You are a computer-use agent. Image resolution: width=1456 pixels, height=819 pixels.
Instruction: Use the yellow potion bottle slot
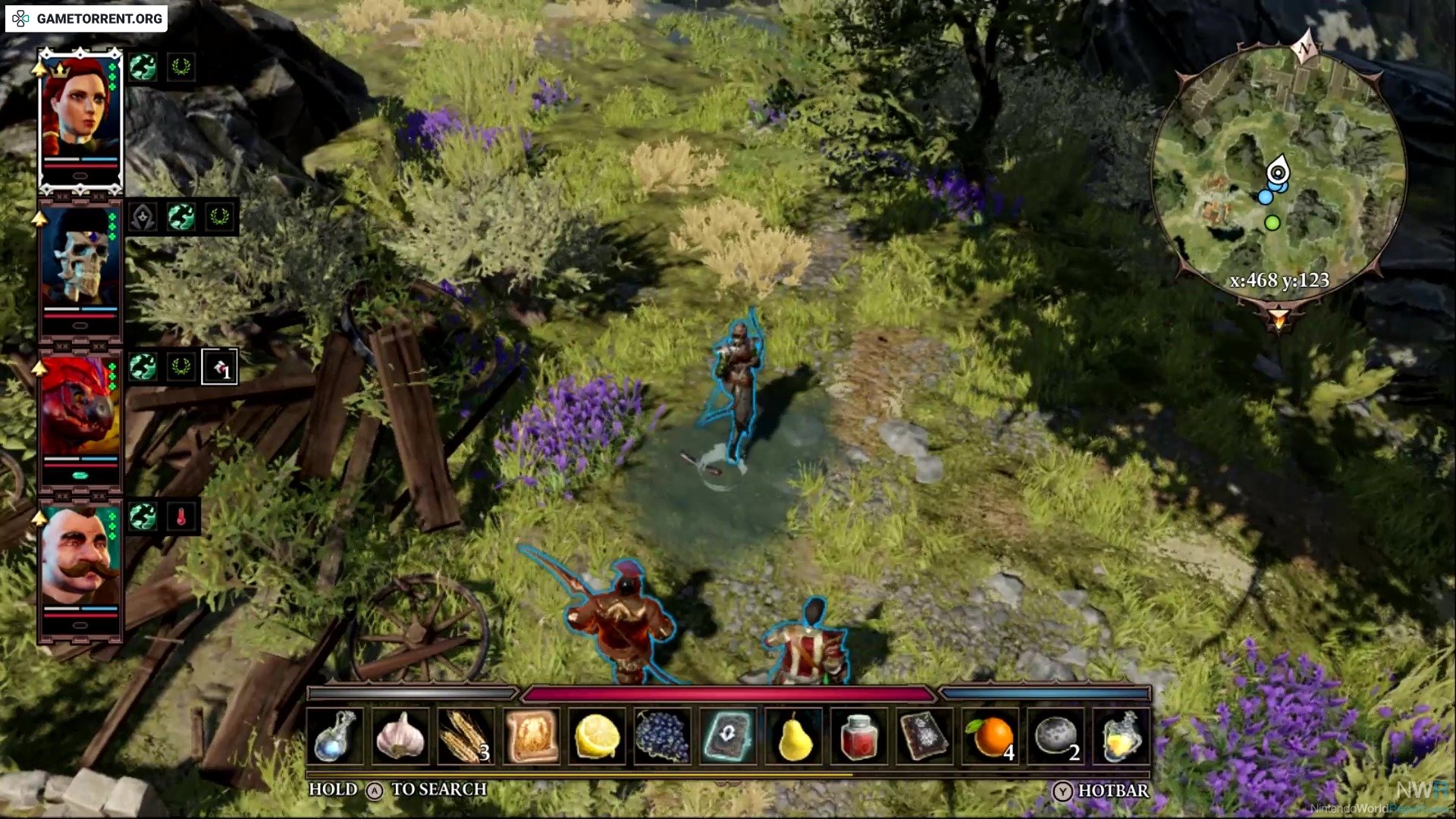(x=1121, y=736)
